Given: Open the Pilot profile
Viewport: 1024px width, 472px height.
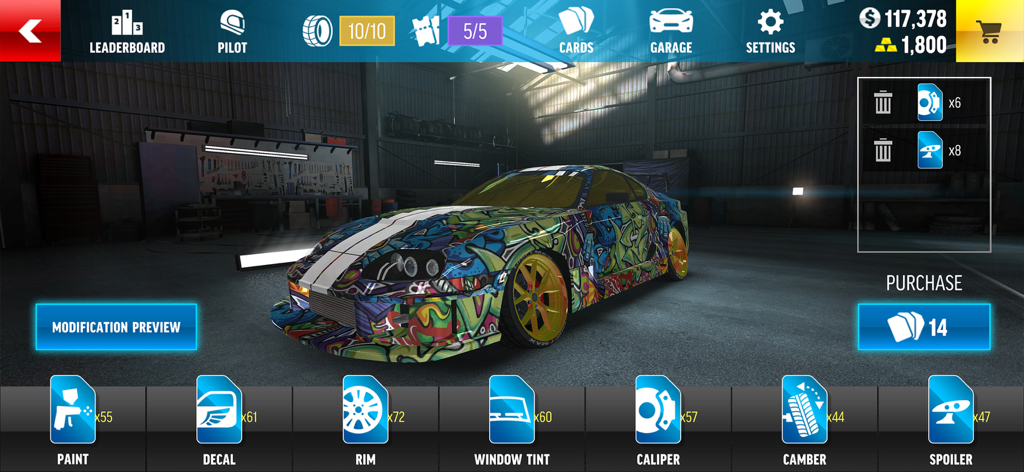Looking at the screenshot, I should 232,32.
